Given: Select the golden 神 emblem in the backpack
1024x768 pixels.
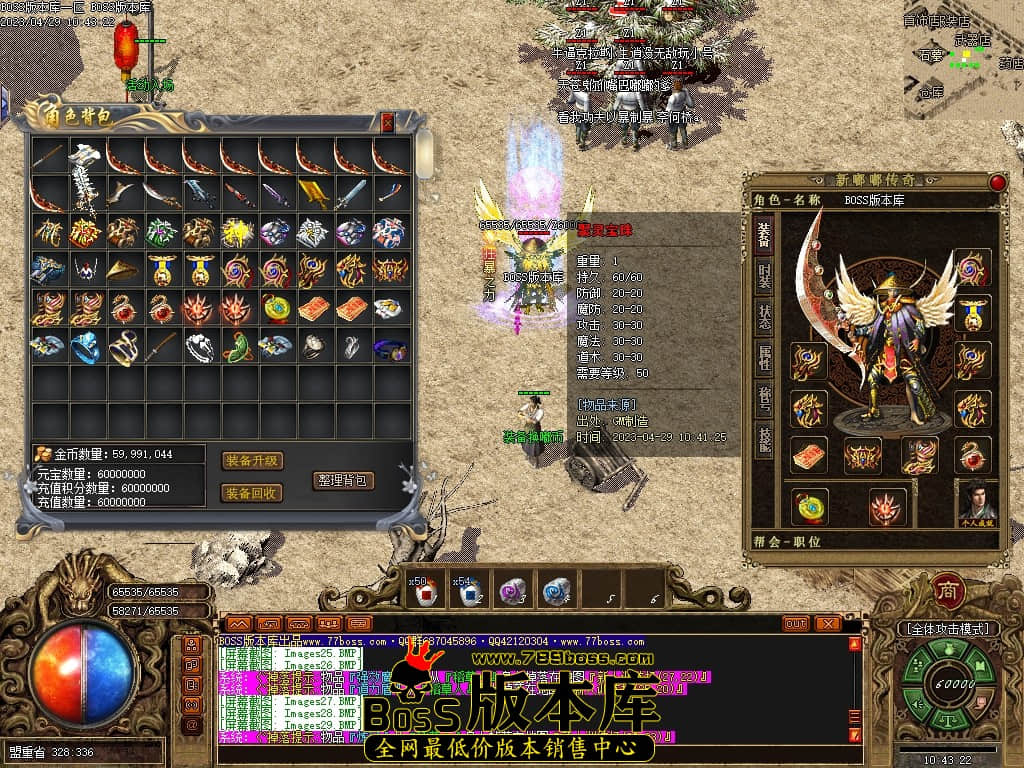Looking at the screenshot, I should coord(239,232).
